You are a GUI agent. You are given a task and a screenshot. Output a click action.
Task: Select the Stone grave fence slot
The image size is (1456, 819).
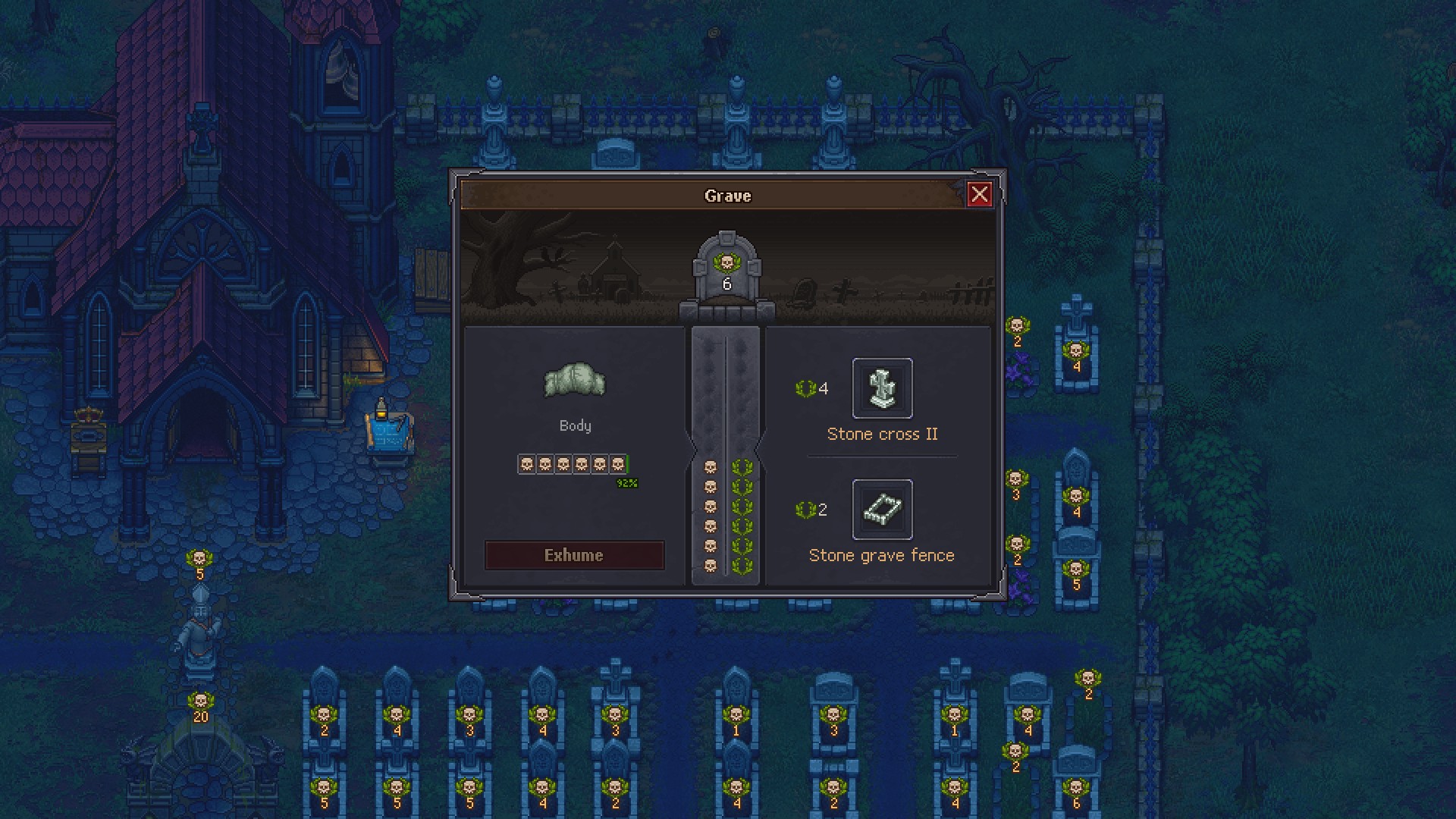(x=882, y=510)
